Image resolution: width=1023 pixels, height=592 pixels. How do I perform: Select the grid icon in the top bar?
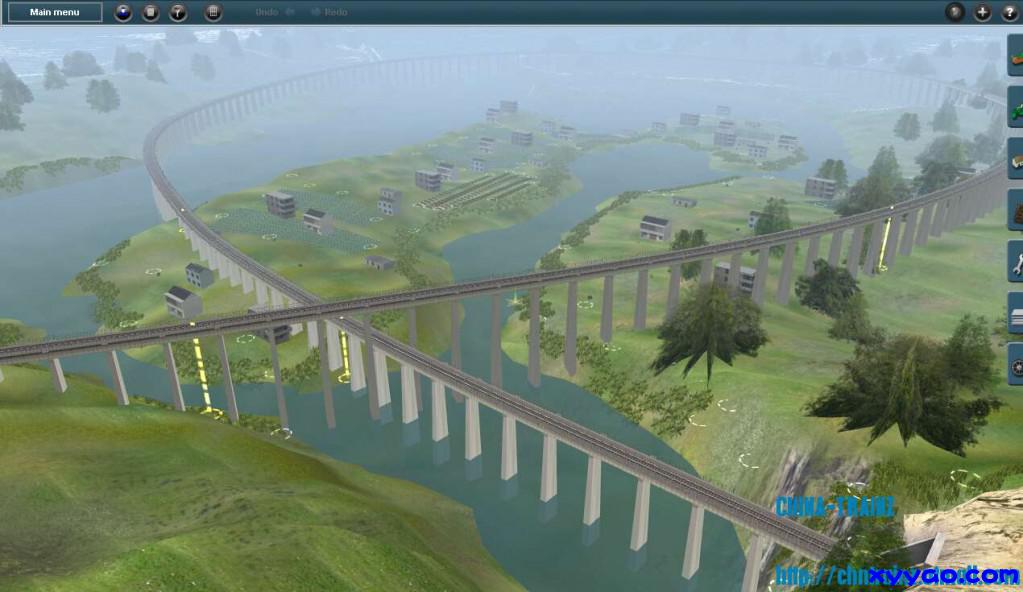(213, 13)
